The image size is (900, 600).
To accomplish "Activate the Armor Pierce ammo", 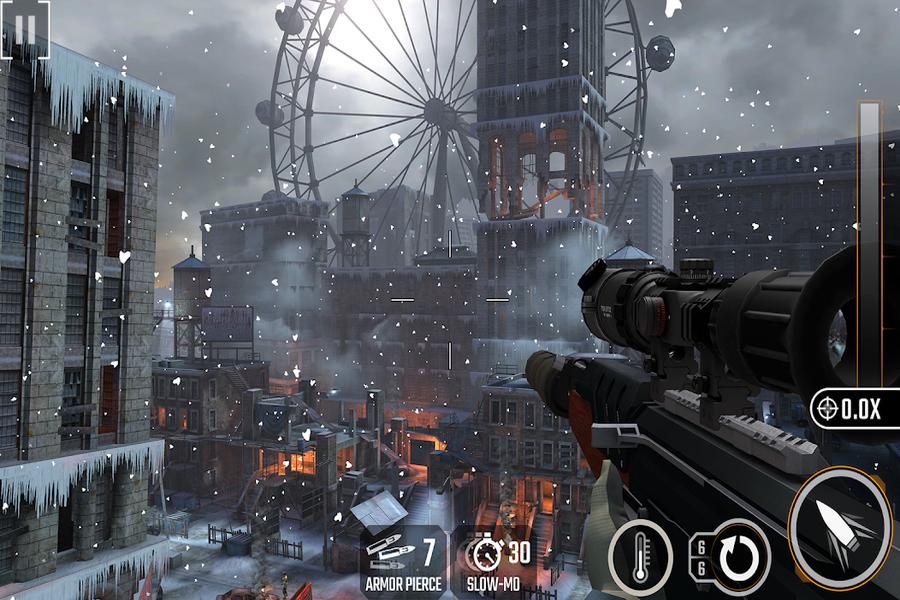I will 404,561.
